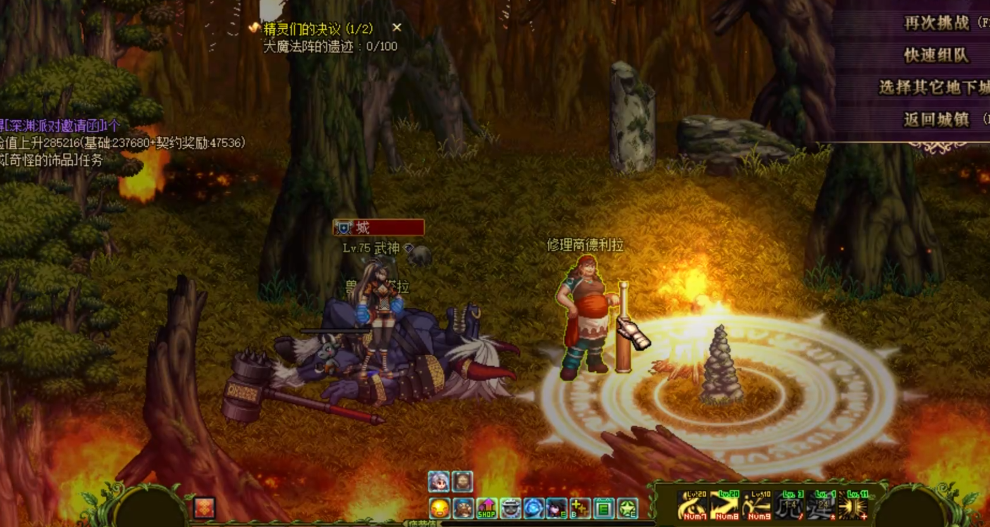Click the orange smiley face icon

point(440,508)
